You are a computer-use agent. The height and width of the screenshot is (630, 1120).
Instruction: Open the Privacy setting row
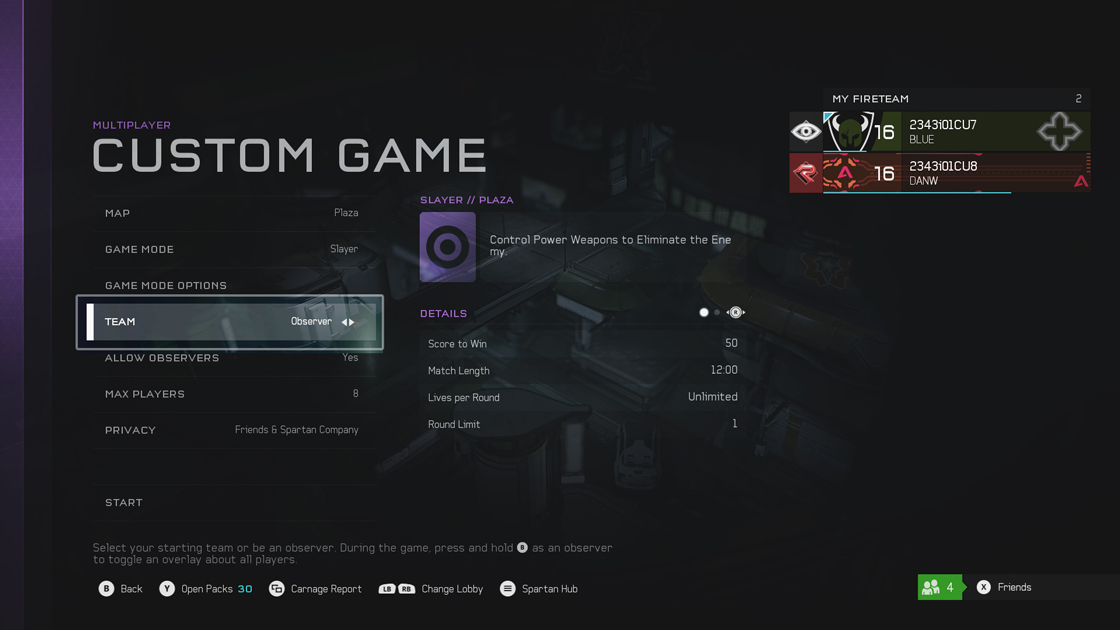tap(231, 430)
